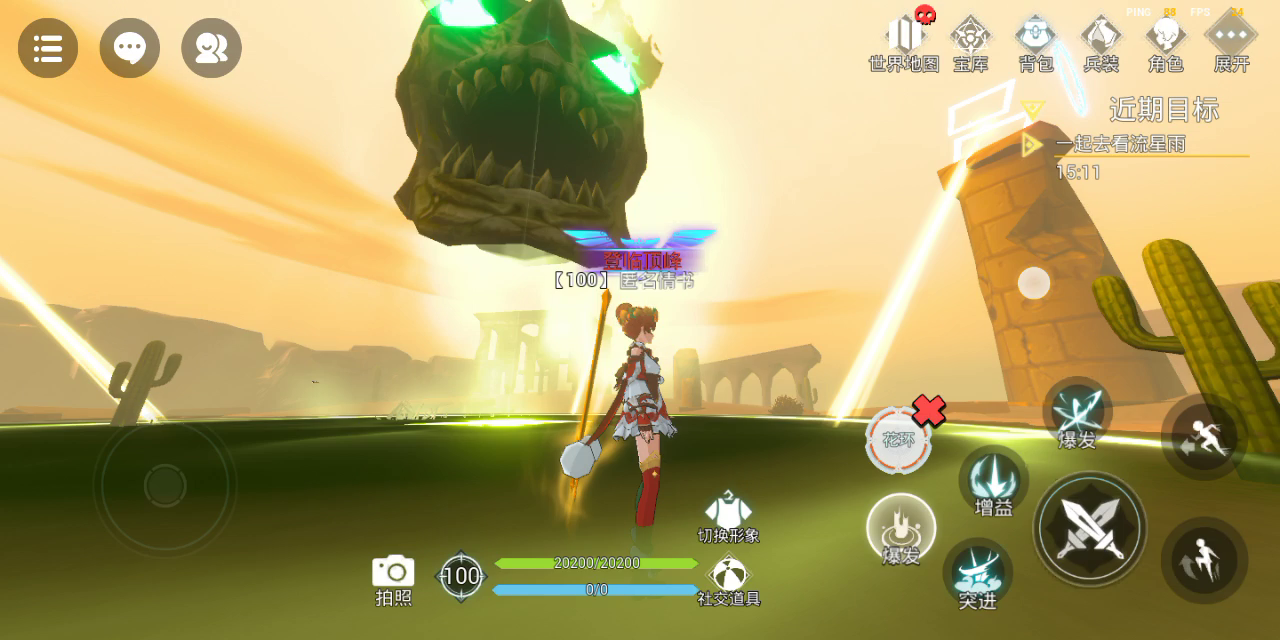Tap 切换形象 to switch appearance
Image resolution: width=1280 pixels, height=640 pixels.
click(728, 514)
